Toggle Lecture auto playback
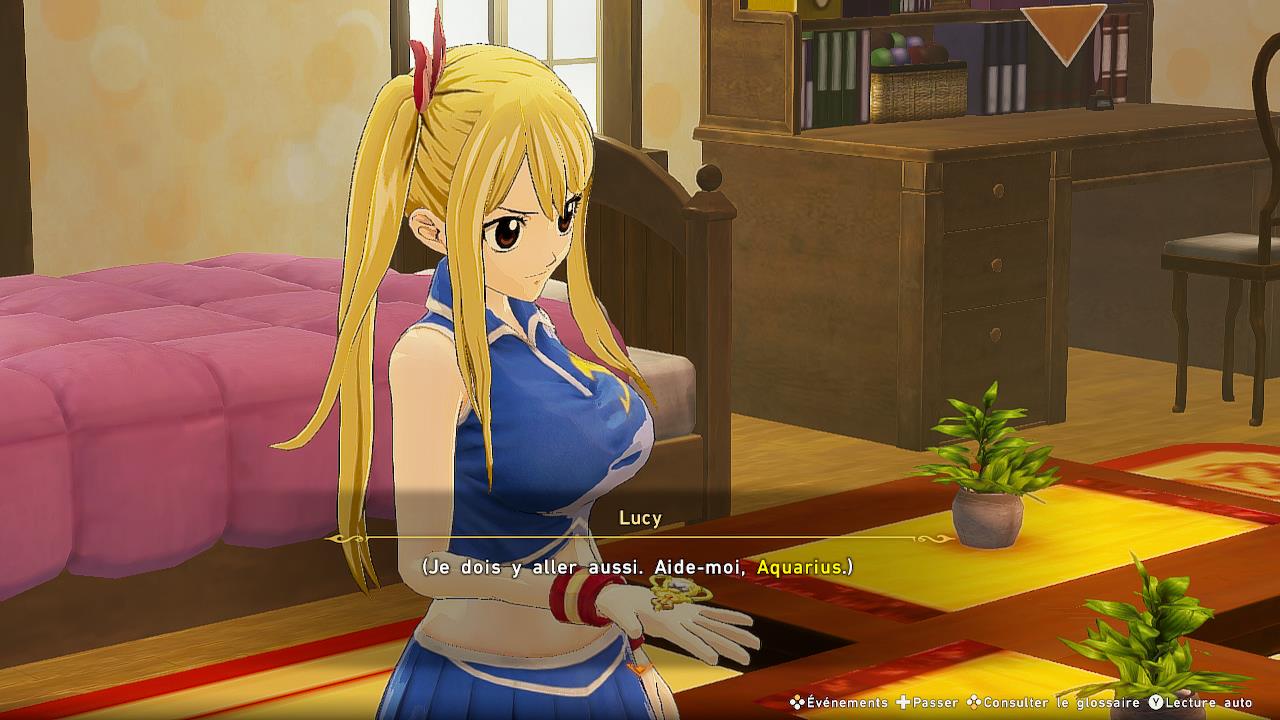This screenshot has width=1280, height=720. coord(1200,703)
